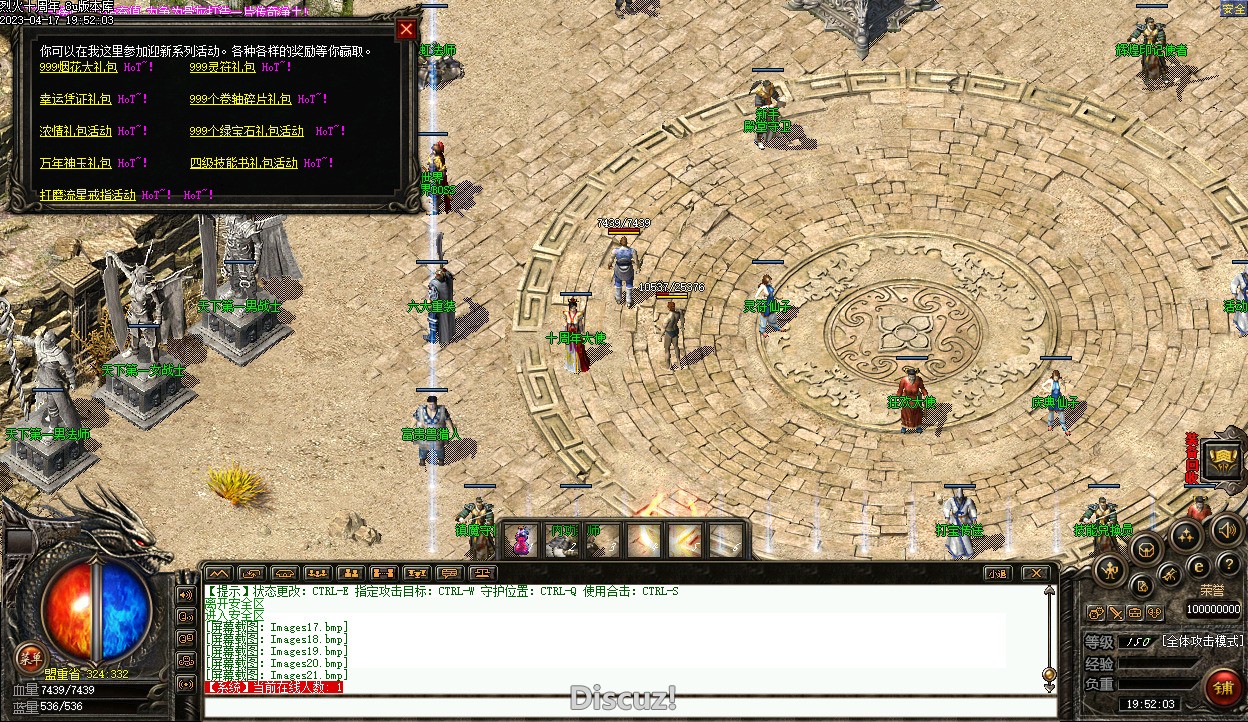Screen dimensions: 1248x722
Task: Close the chat panel with its X button
Action: (x=1035, y=573)
